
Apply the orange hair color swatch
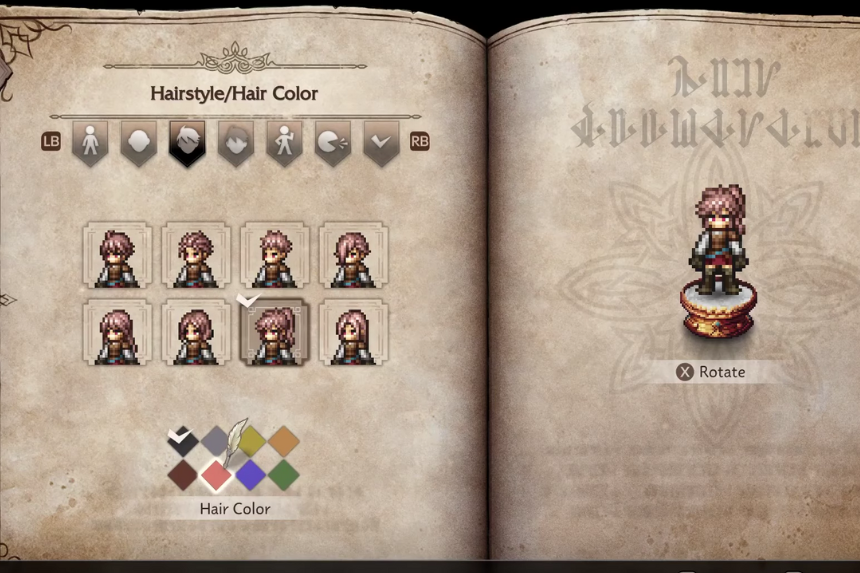[284, 441]
